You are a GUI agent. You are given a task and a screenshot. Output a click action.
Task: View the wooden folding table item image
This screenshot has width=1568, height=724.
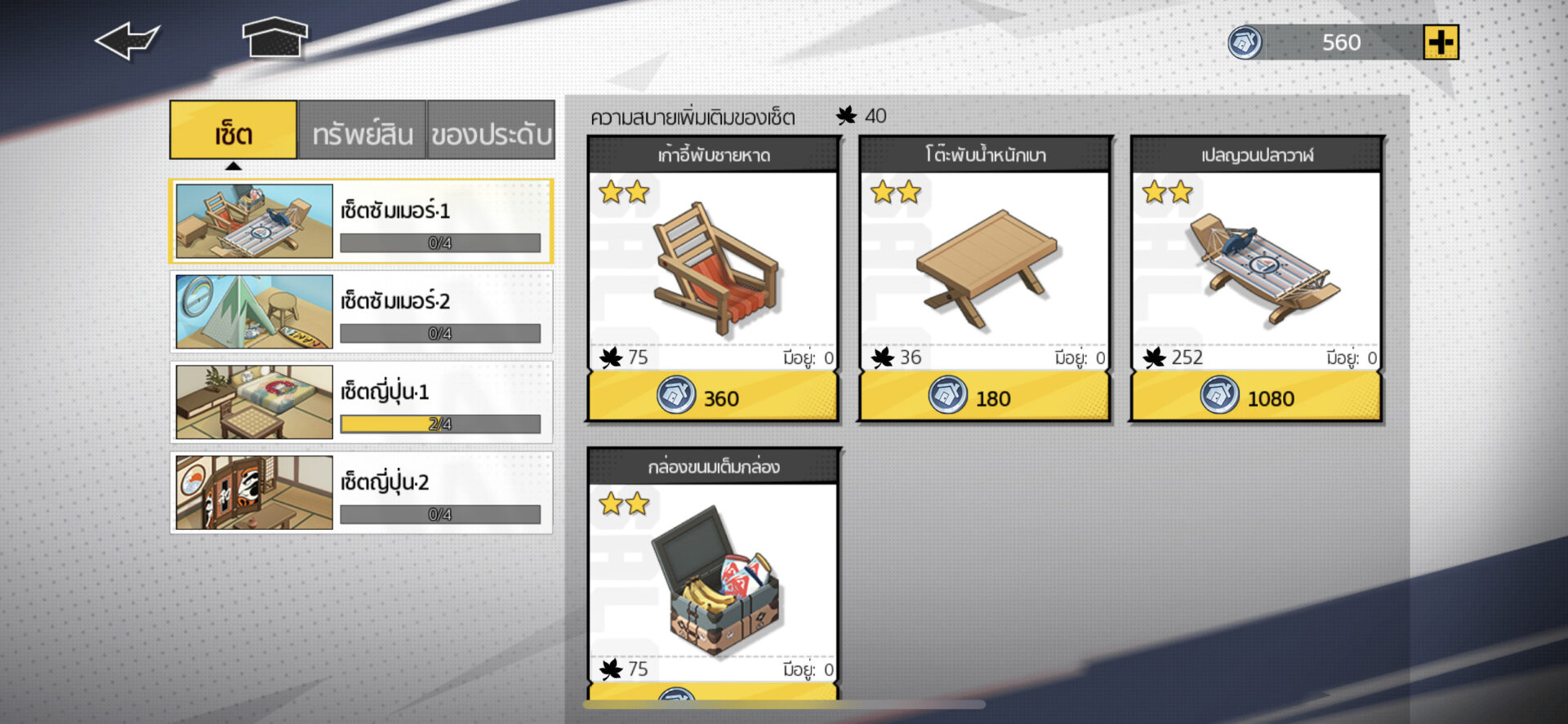tap(983, 265)
